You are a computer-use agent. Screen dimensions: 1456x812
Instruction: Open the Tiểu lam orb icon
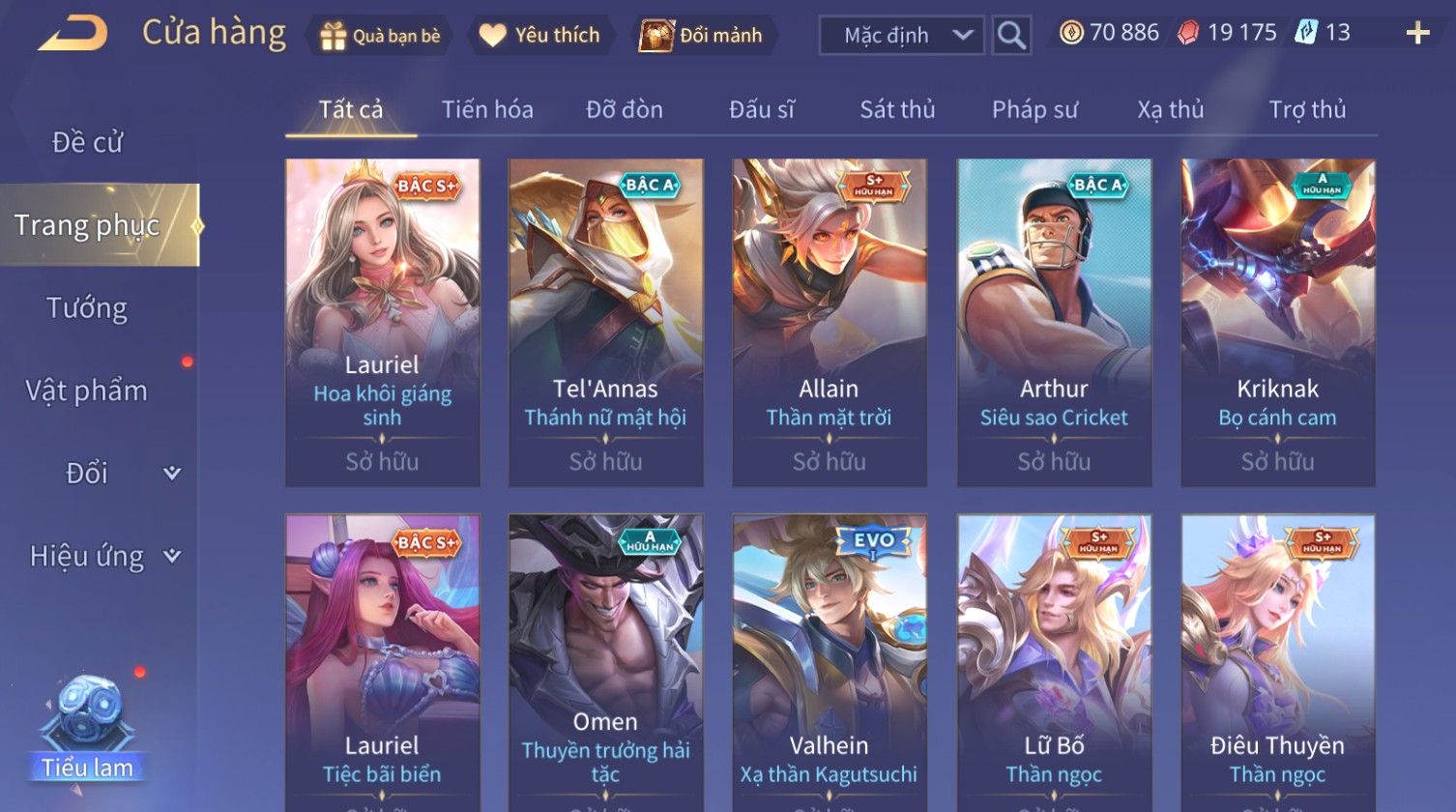tap(87, 725)
